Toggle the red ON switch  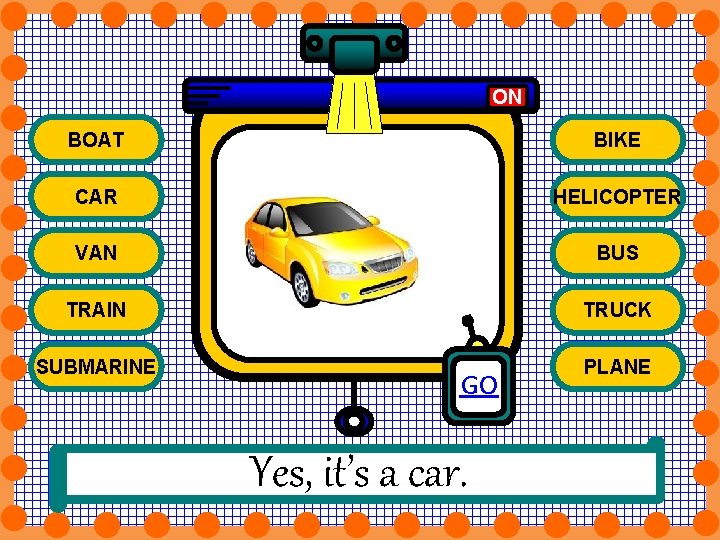[x=507, y=96]
